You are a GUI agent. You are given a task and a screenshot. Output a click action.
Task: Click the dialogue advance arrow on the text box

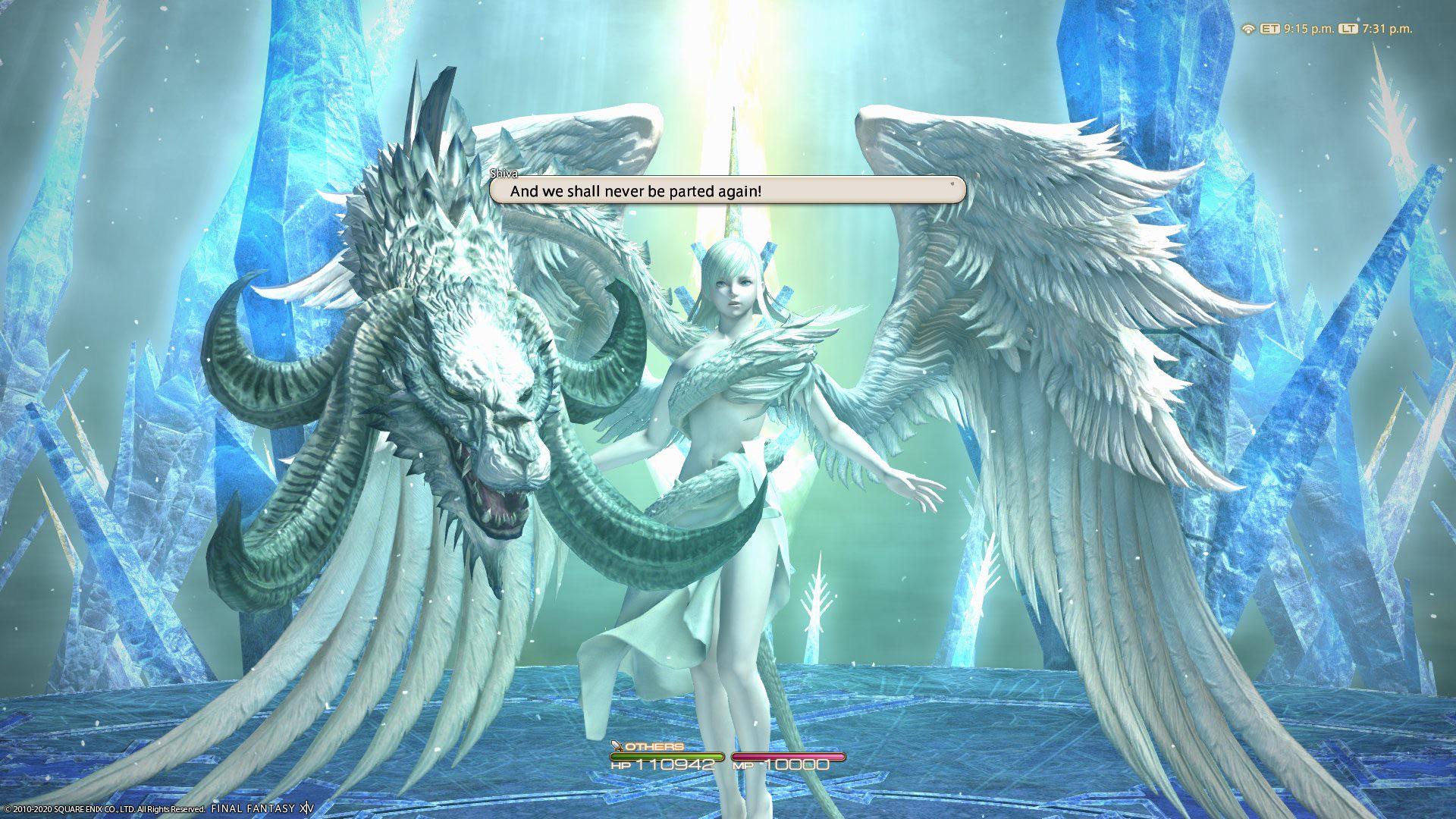(950, 184)
